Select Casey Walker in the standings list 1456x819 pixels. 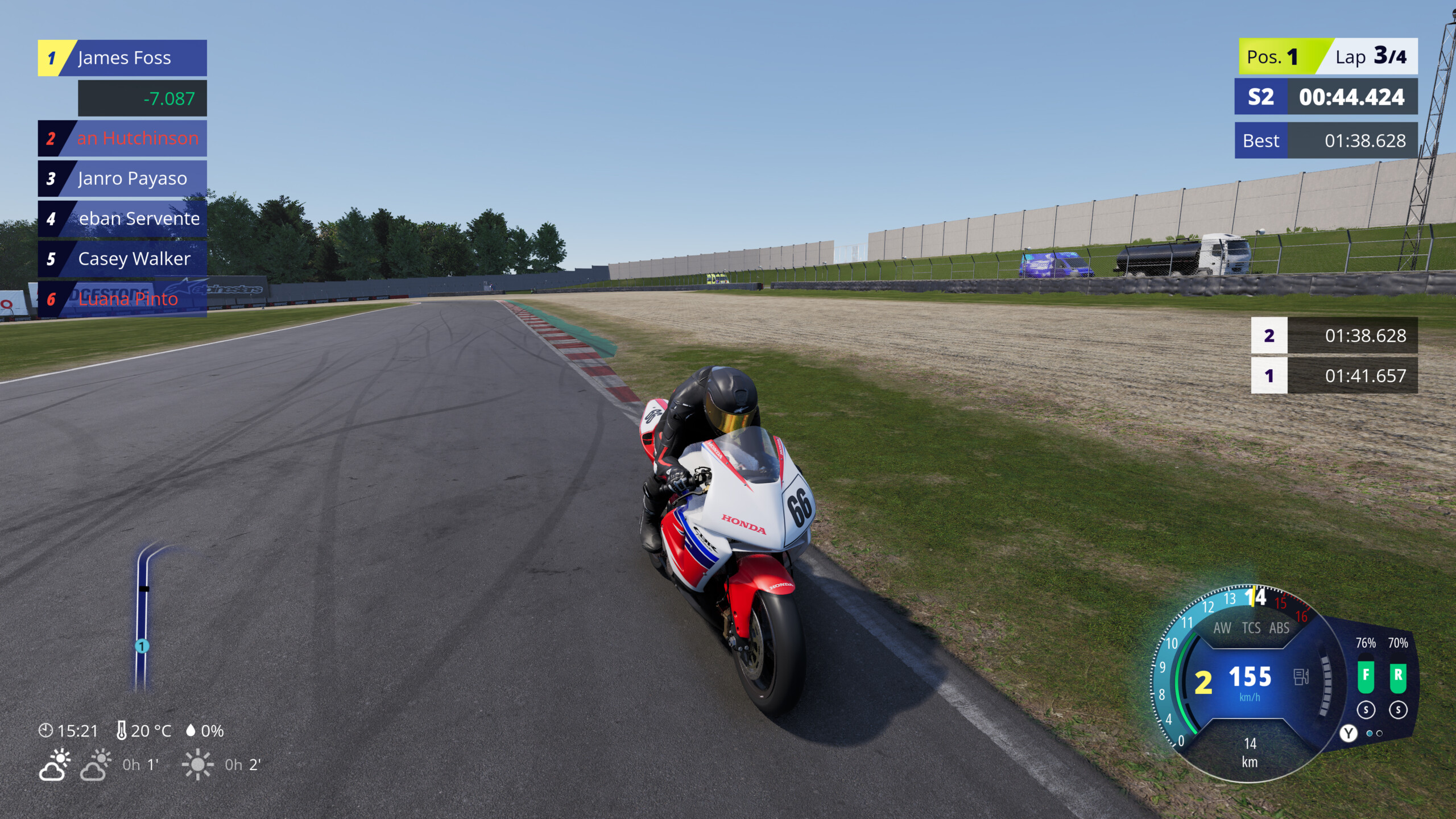(x=132, y=259)
